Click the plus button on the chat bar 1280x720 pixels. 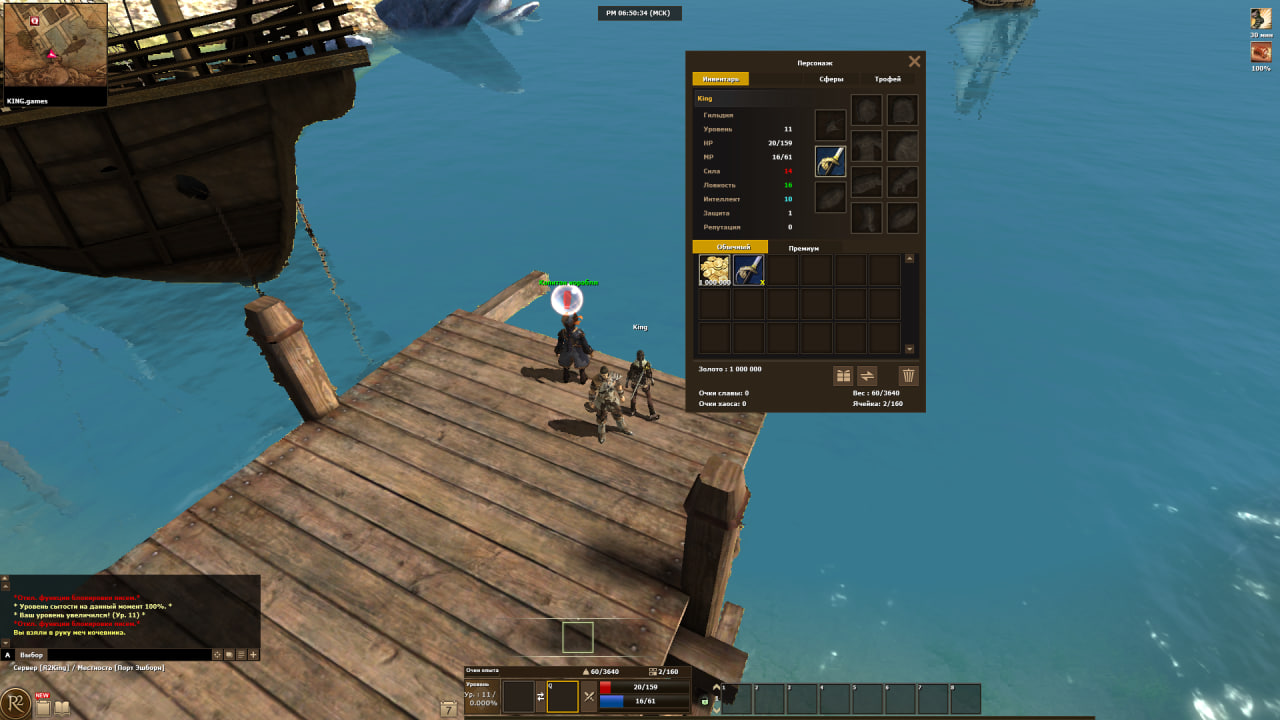pyautogui.click(x=253, y=654)
